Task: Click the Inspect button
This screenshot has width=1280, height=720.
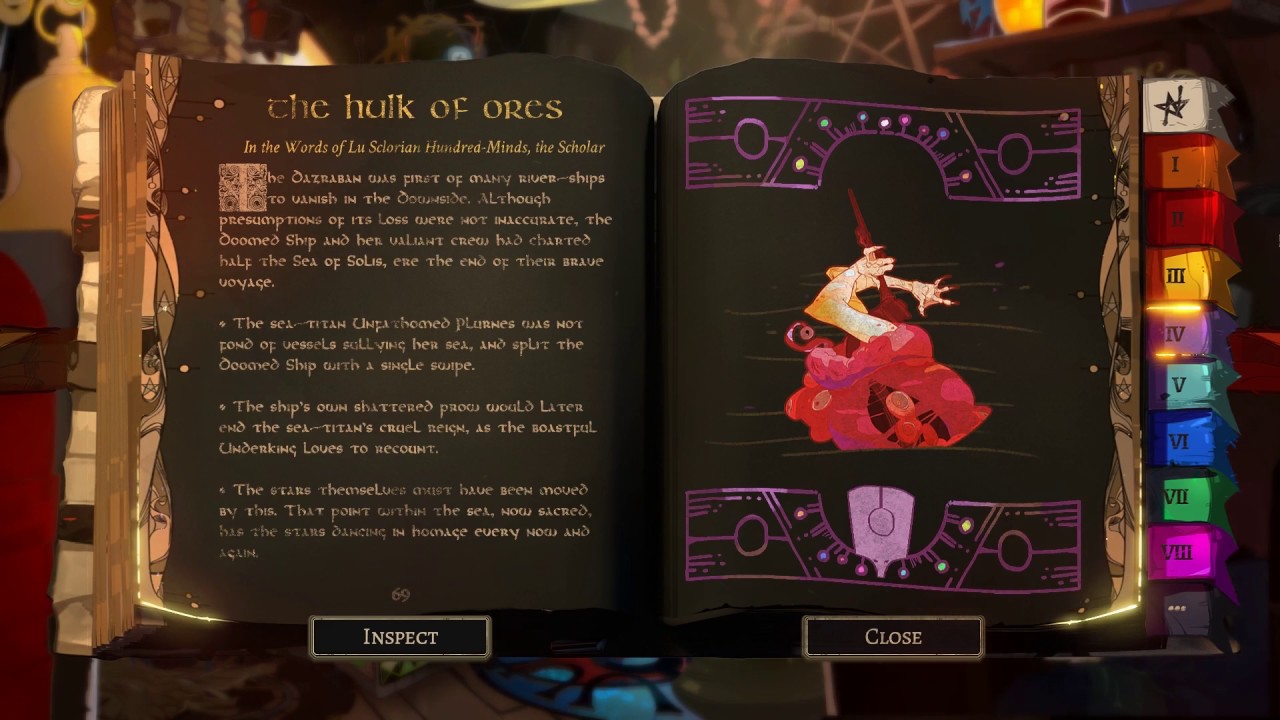Action: [400, 637]
